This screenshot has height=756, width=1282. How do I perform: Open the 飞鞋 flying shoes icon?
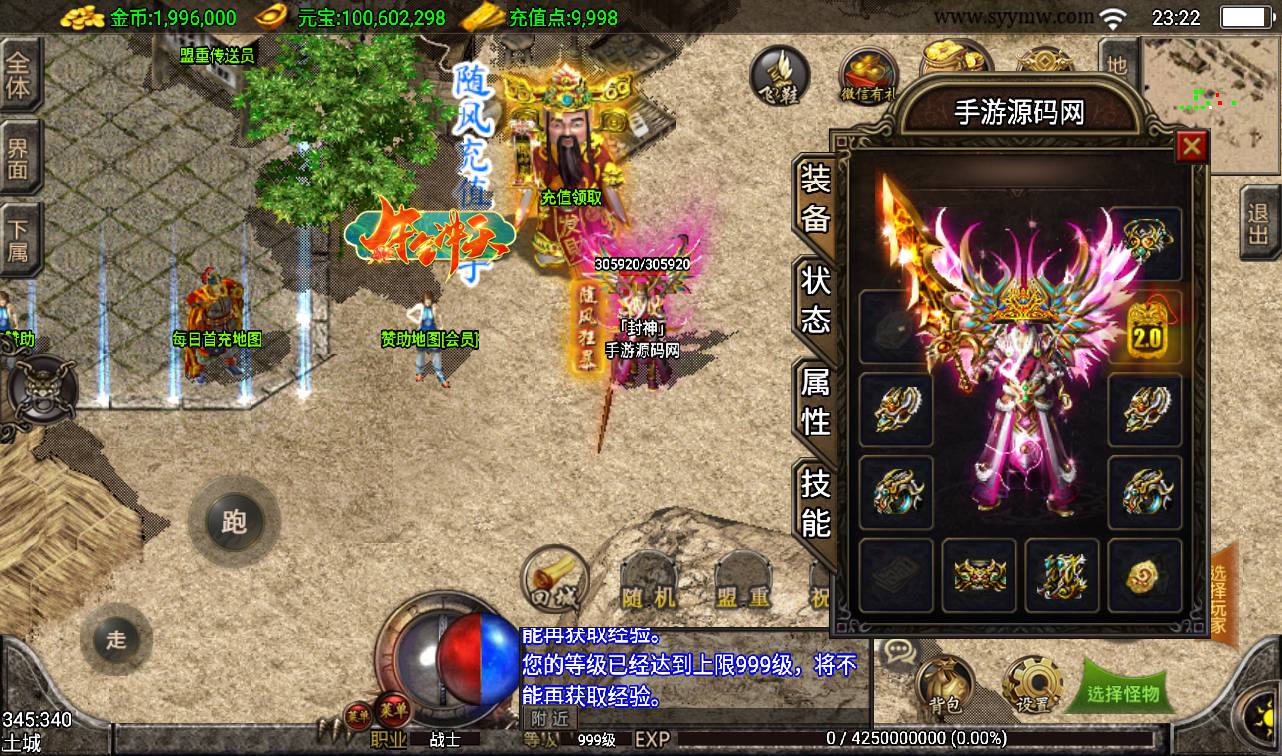tap(781, 75)
